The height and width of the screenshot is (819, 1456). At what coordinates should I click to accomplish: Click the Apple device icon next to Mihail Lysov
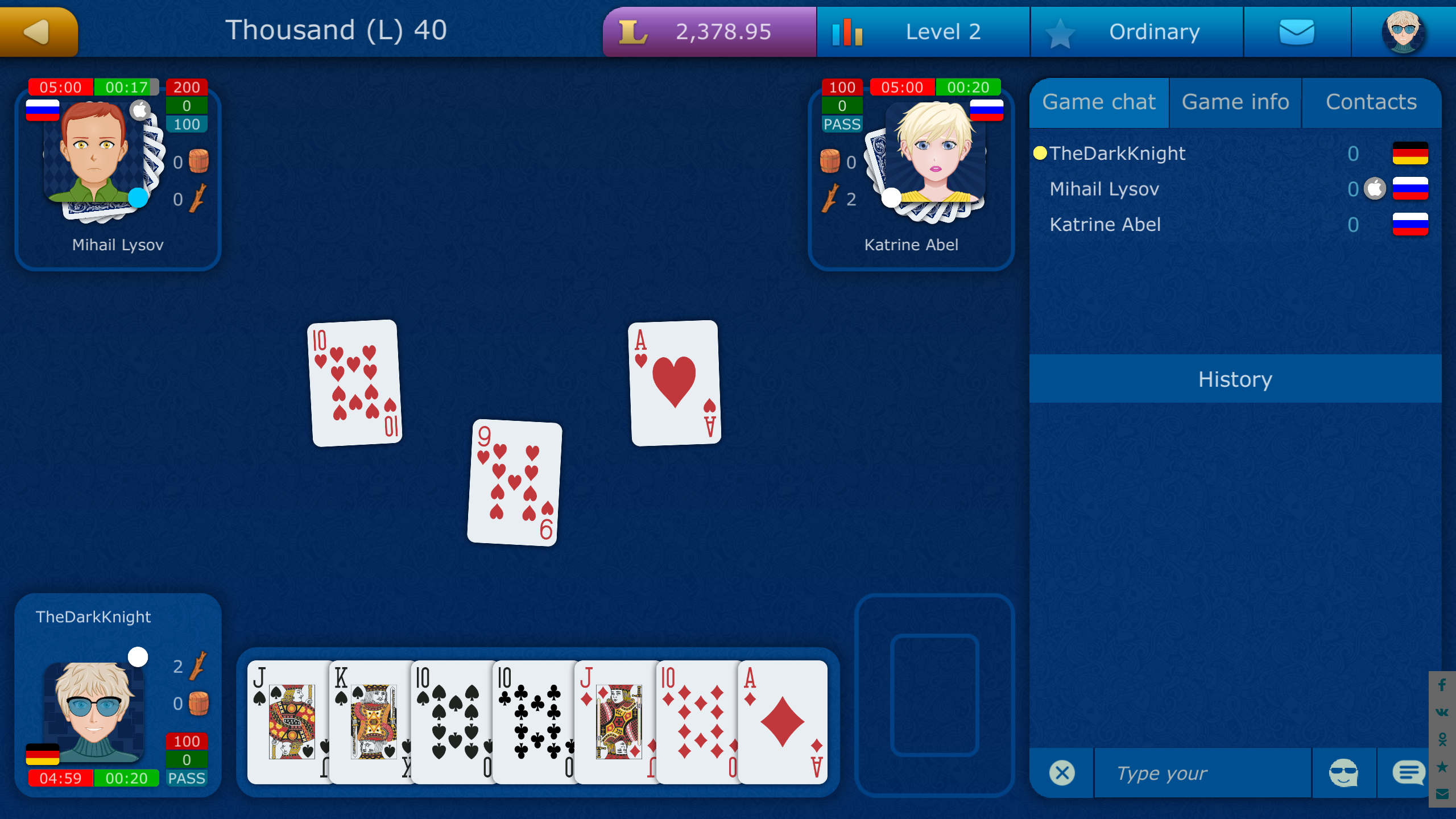(1375, 188)
